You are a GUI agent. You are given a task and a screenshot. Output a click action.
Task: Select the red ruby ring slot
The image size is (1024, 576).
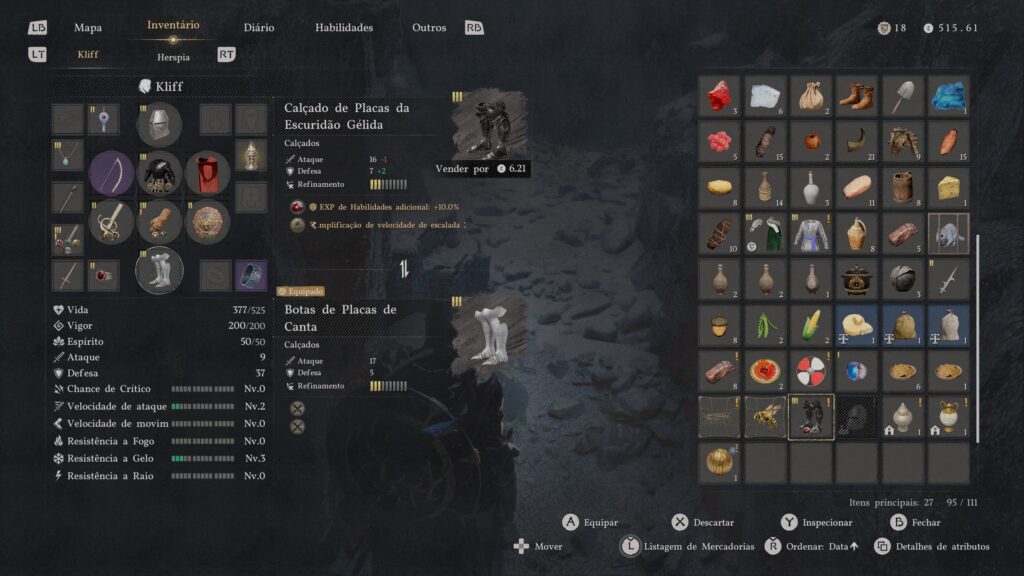click(103, 275)
